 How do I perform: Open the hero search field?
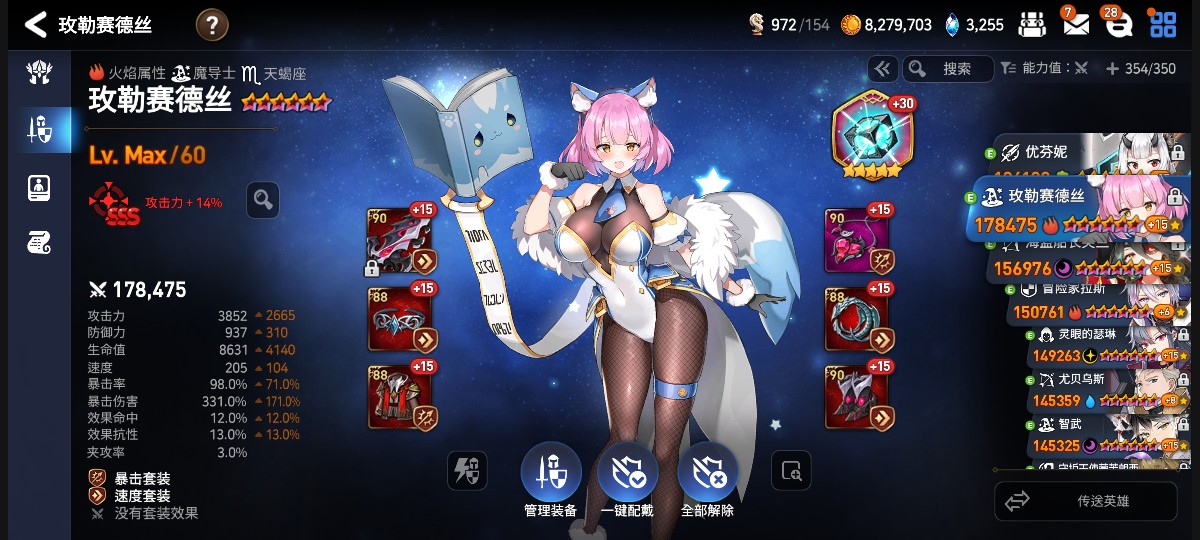(948, 69)
